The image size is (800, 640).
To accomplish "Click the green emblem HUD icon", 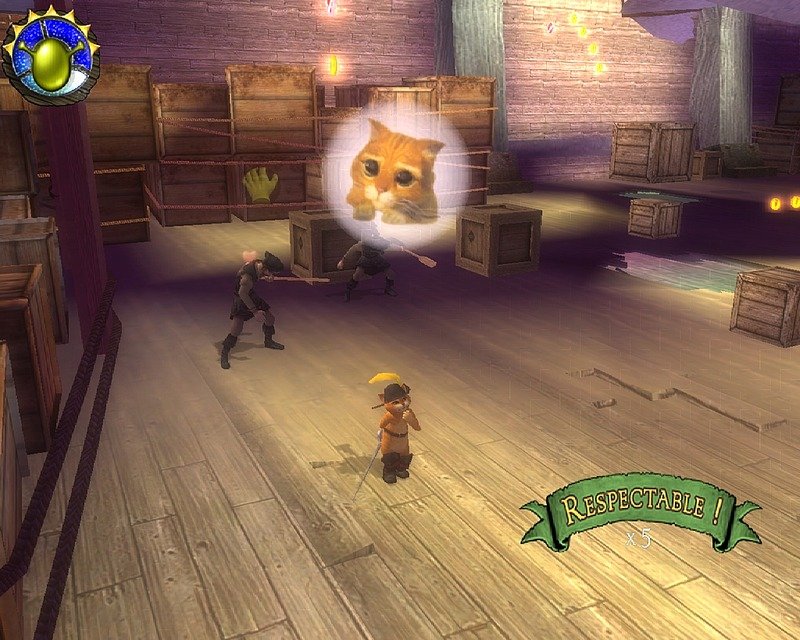I will click(x=49, y=56).
